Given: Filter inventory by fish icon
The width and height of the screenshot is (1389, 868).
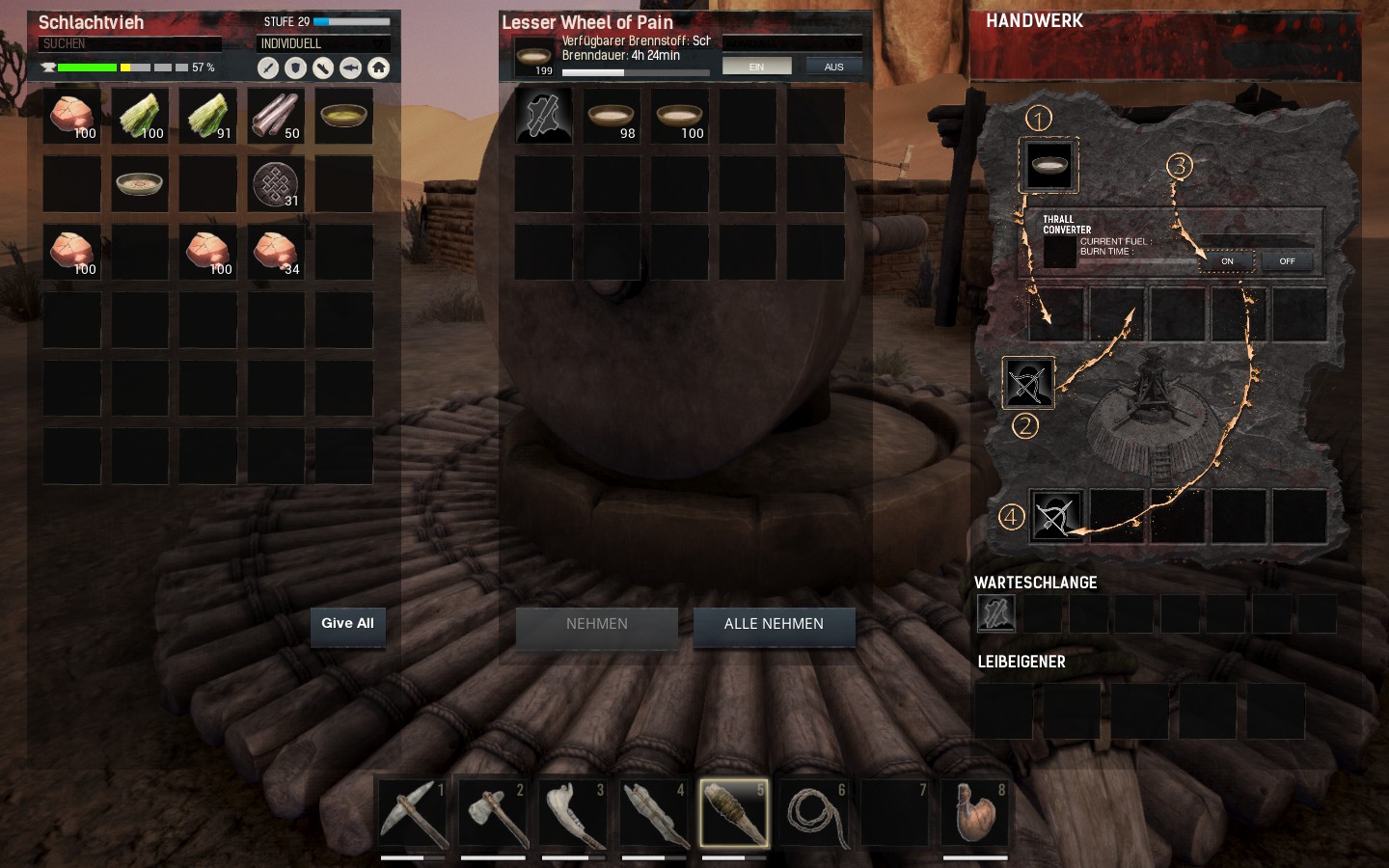Looking at the screenshot, I should pos(351,68).
